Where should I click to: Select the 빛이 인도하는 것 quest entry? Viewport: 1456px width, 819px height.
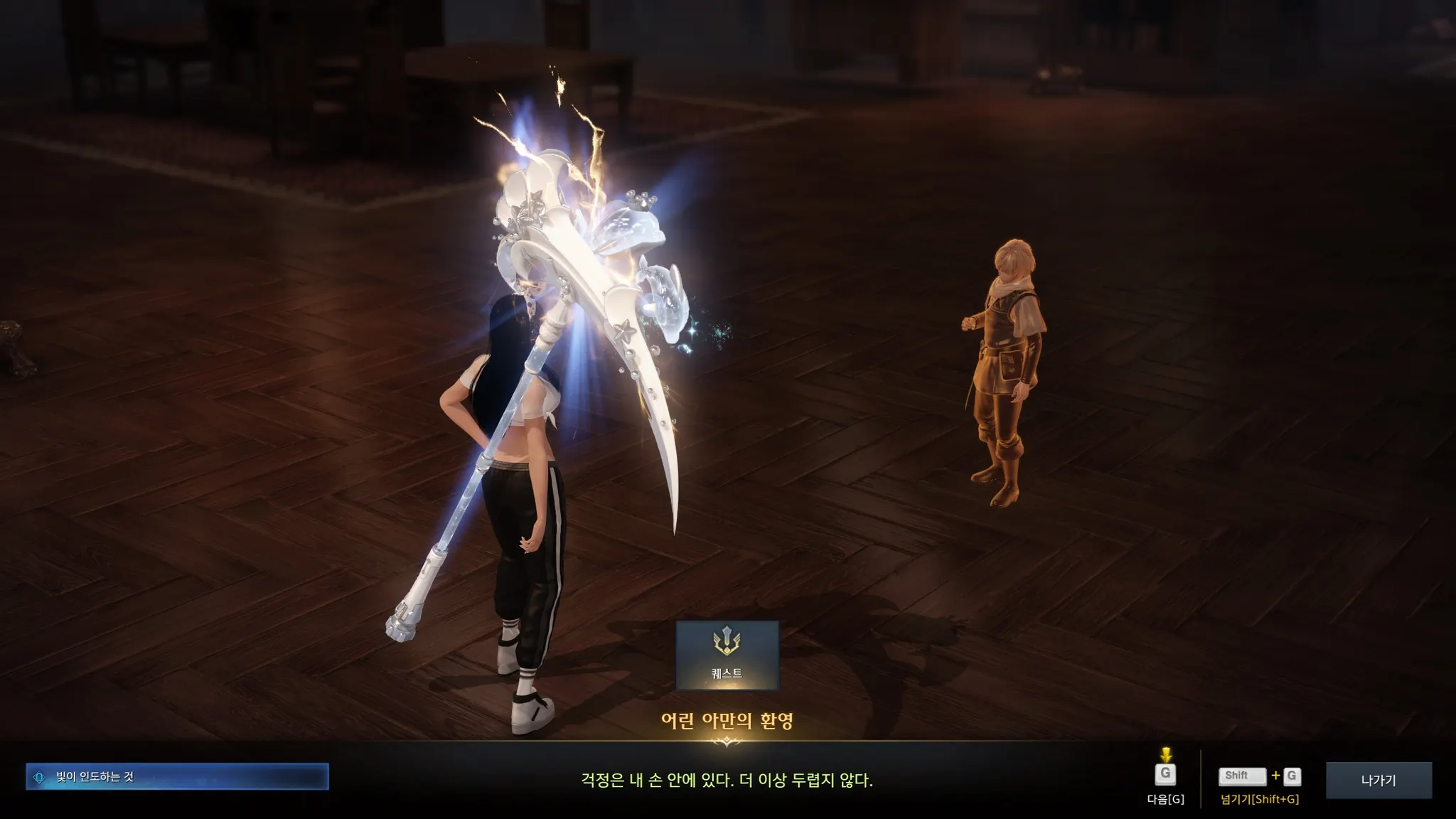[178, 777]
